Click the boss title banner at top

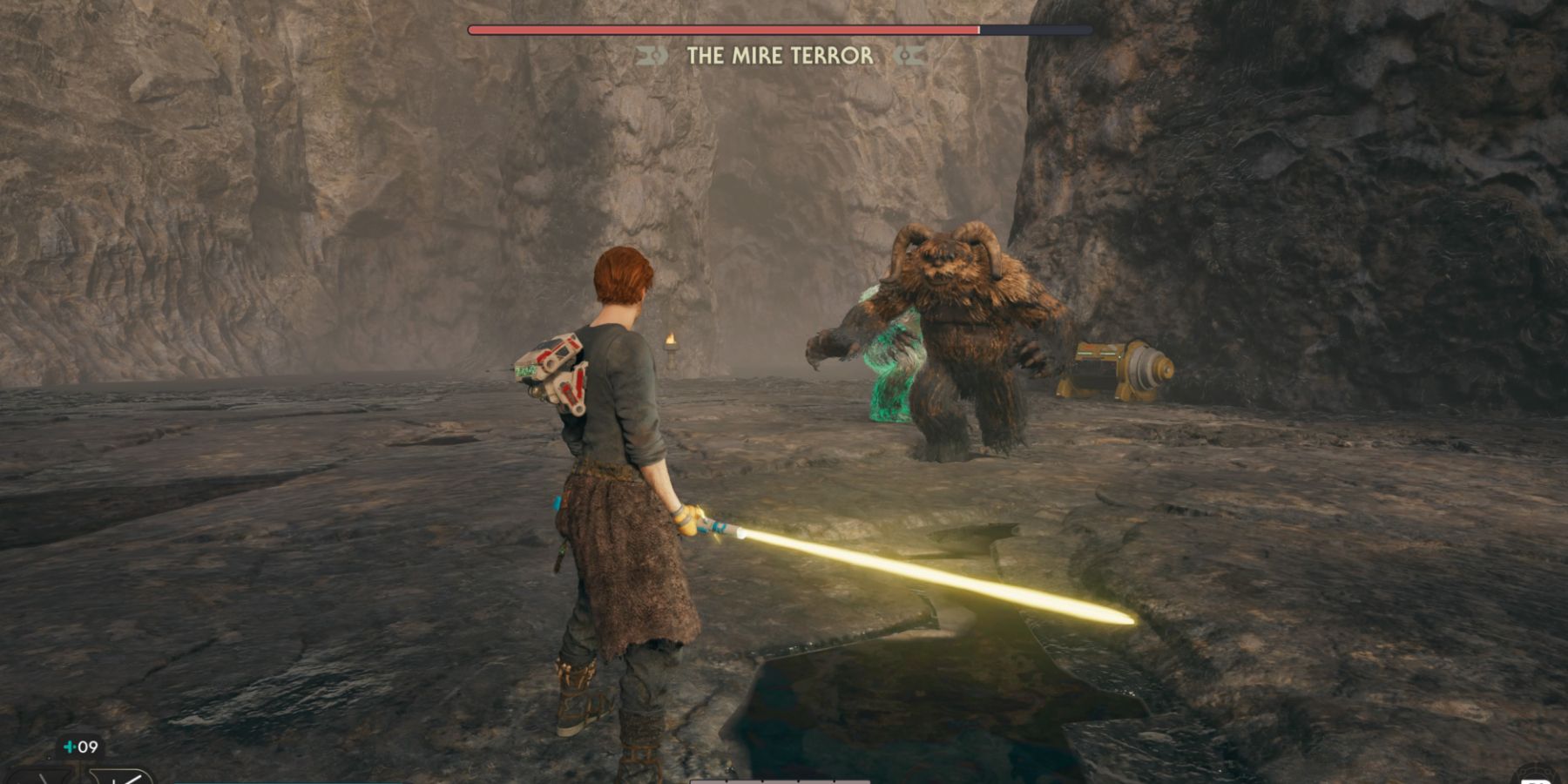(778, 56)
